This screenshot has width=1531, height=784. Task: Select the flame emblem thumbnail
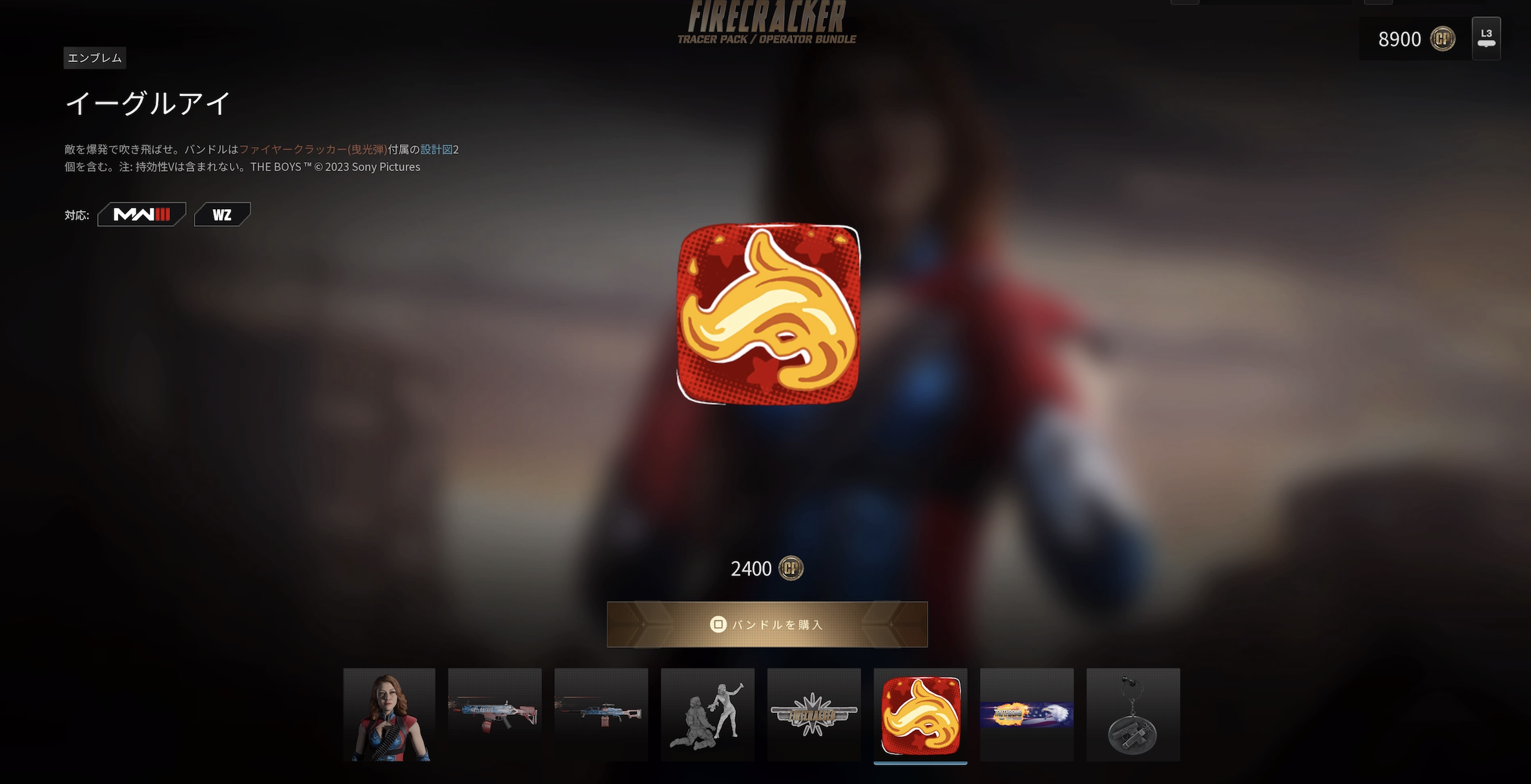[921, 715]
